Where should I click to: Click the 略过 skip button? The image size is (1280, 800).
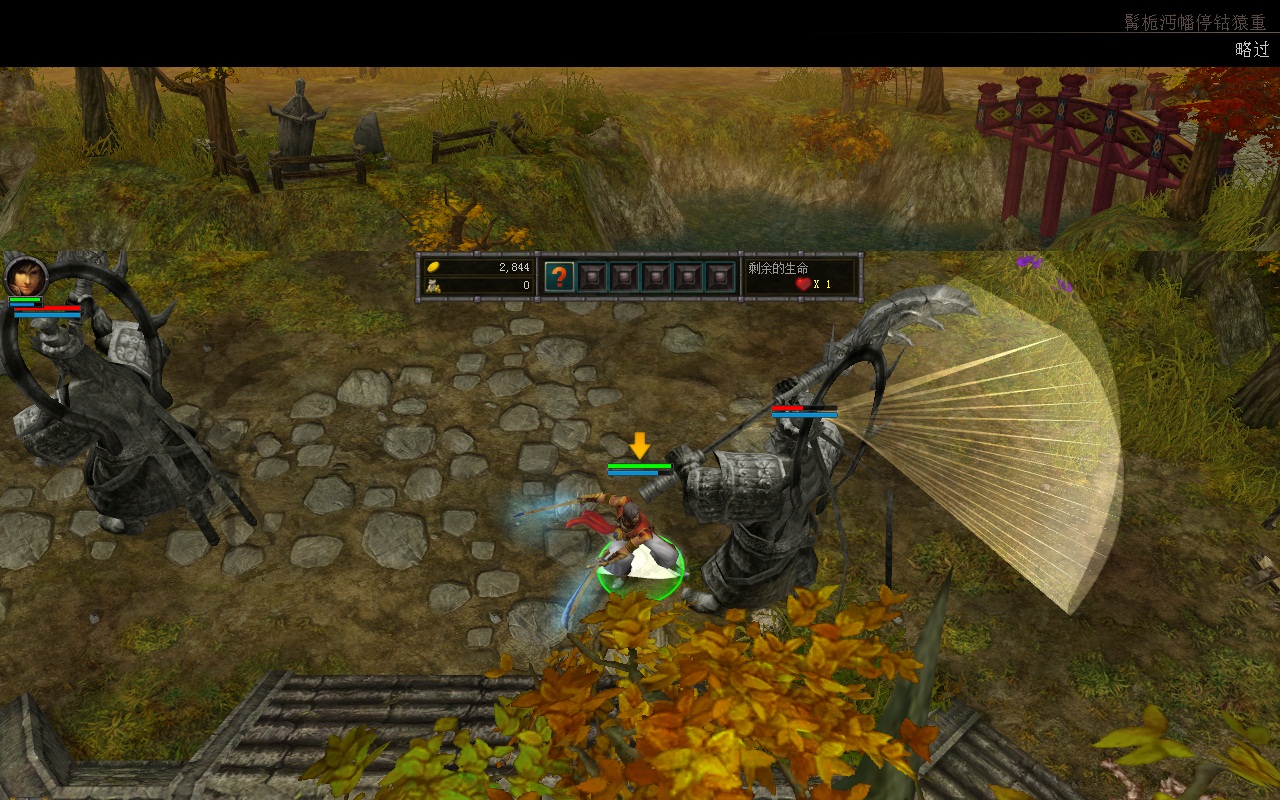[1251, 50]
